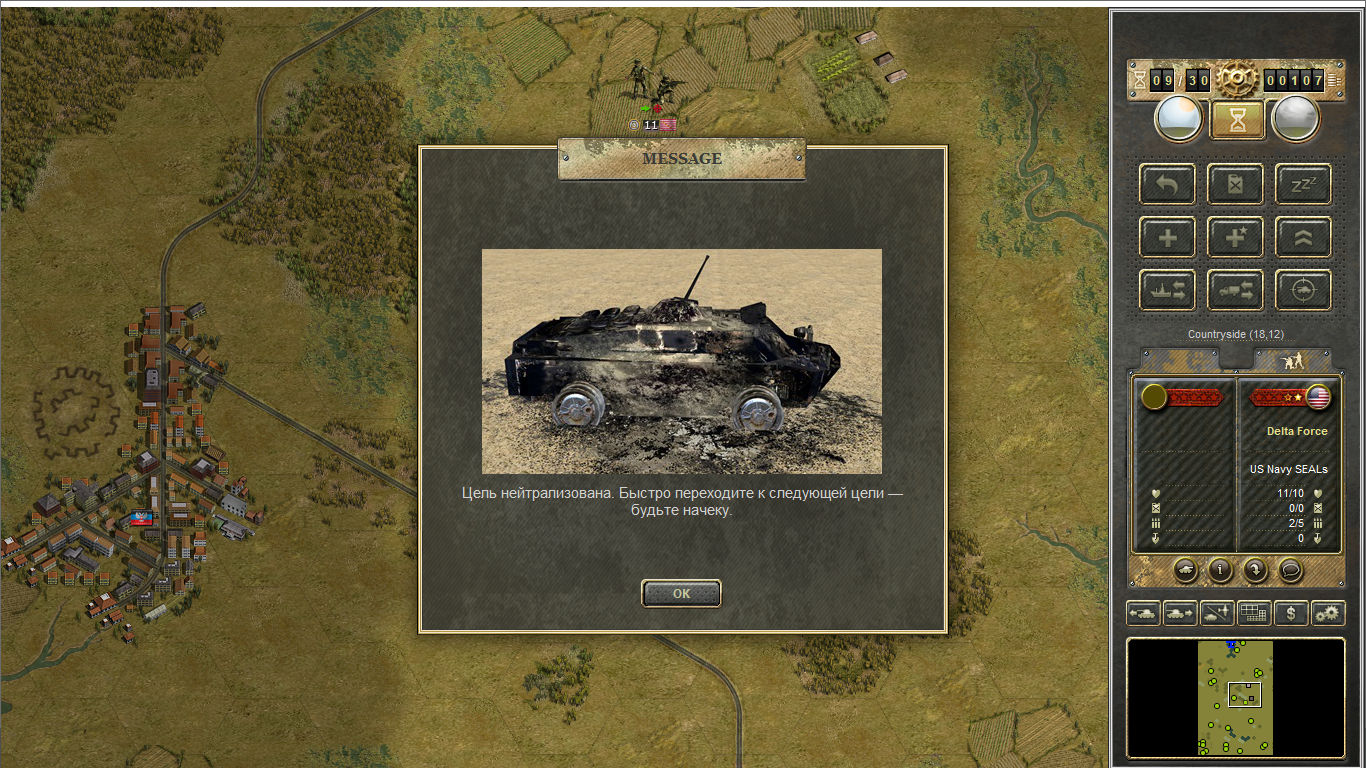Click the round curved arrow button
This screenshot has width=1366, height=768.
[1255, 569]
